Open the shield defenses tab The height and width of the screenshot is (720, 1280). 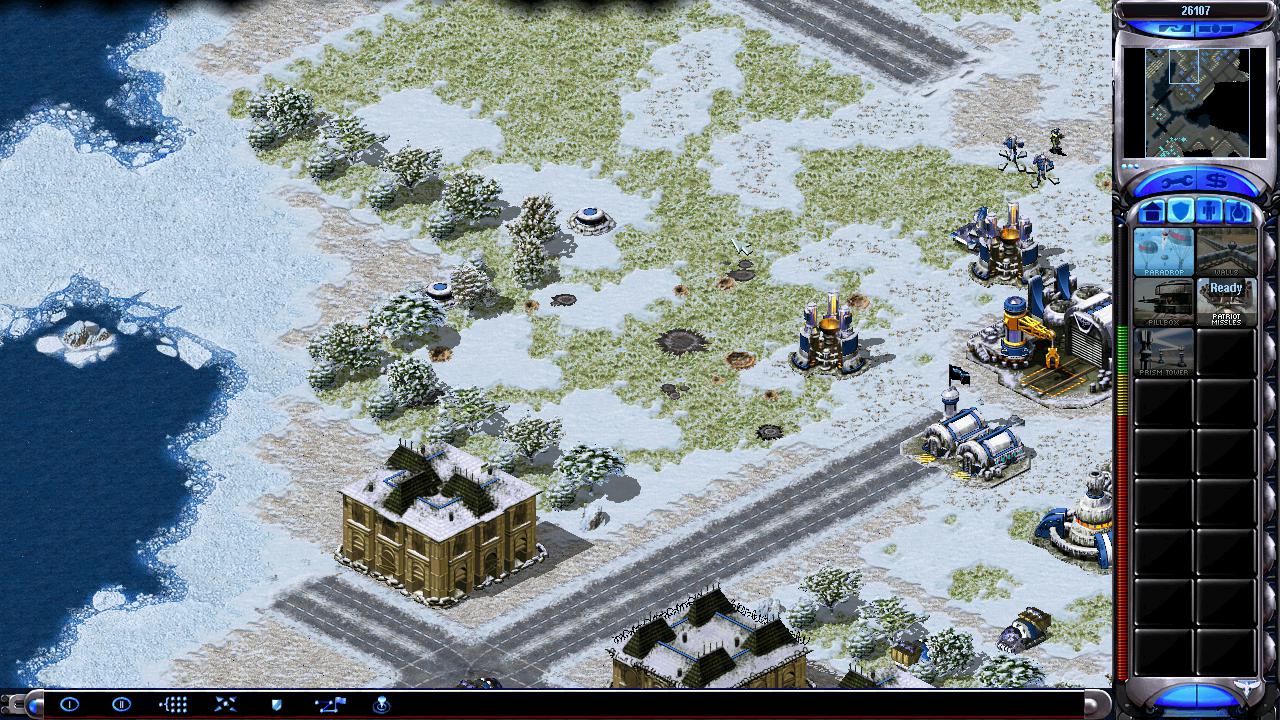point(1180,211)
